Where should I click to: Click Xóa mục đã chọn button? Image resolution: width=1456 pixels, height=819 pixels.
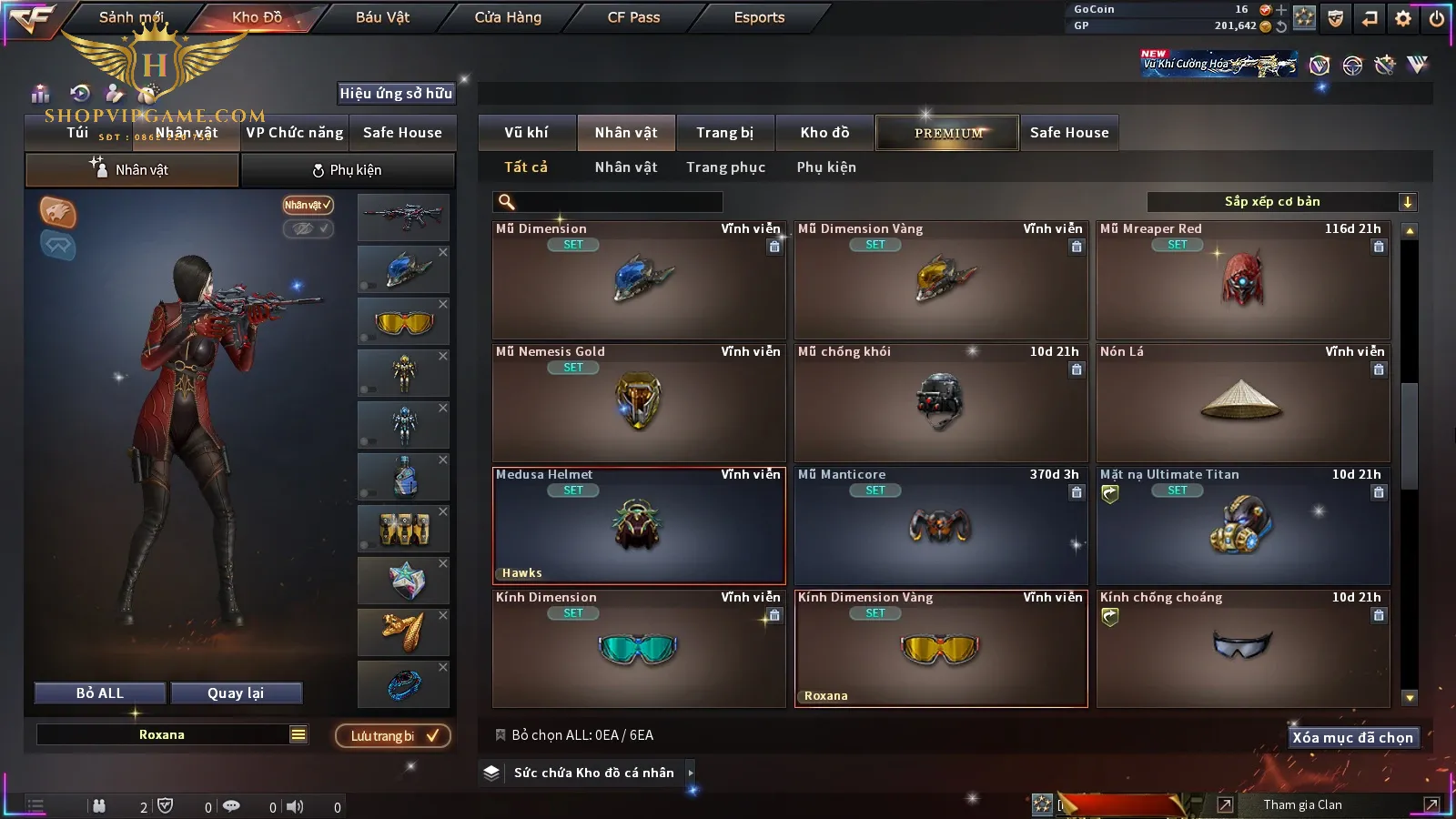click(1352, 738)
